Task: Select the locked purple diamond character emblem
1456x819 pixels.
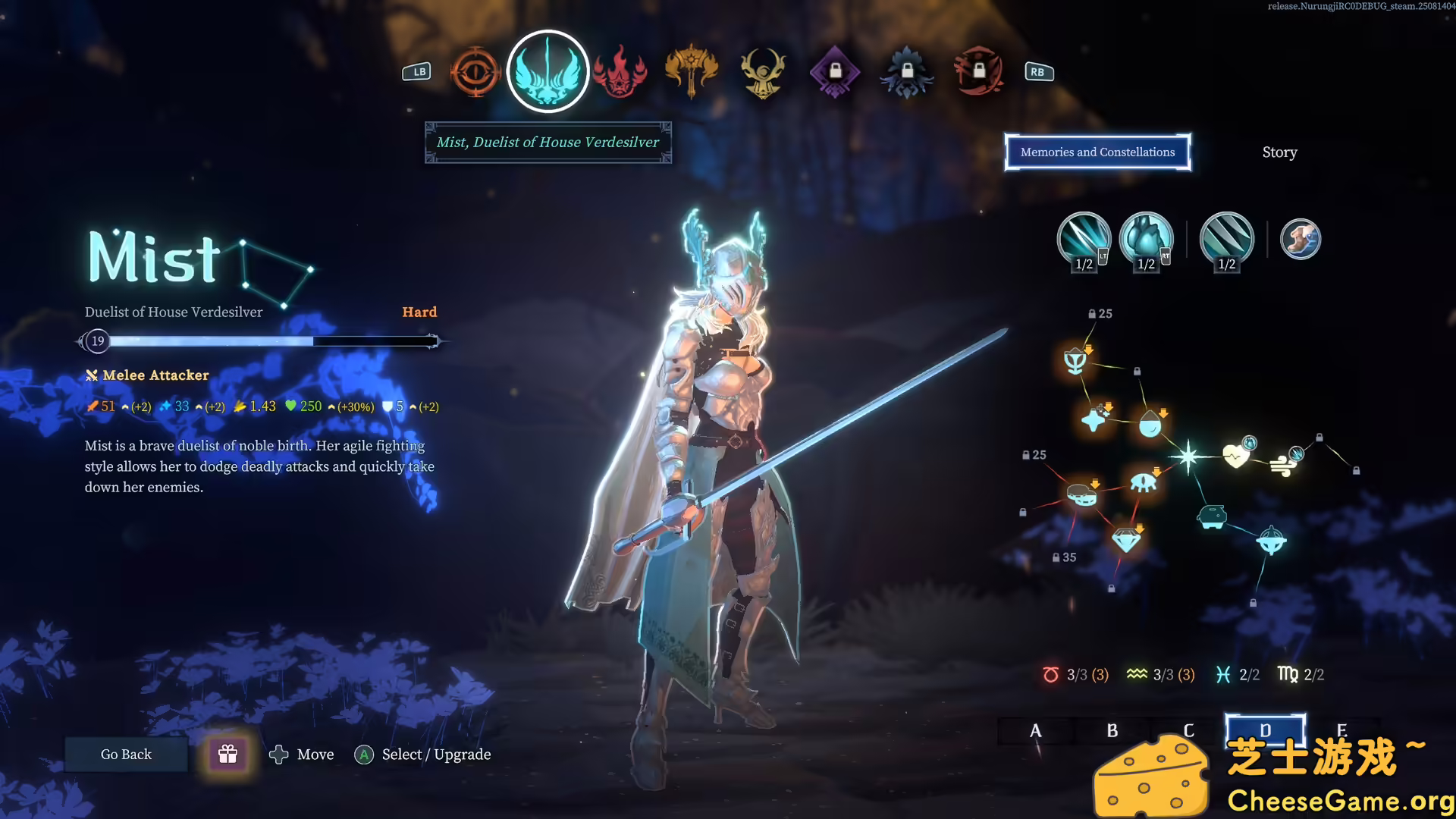Action: (x=834, y=73)
